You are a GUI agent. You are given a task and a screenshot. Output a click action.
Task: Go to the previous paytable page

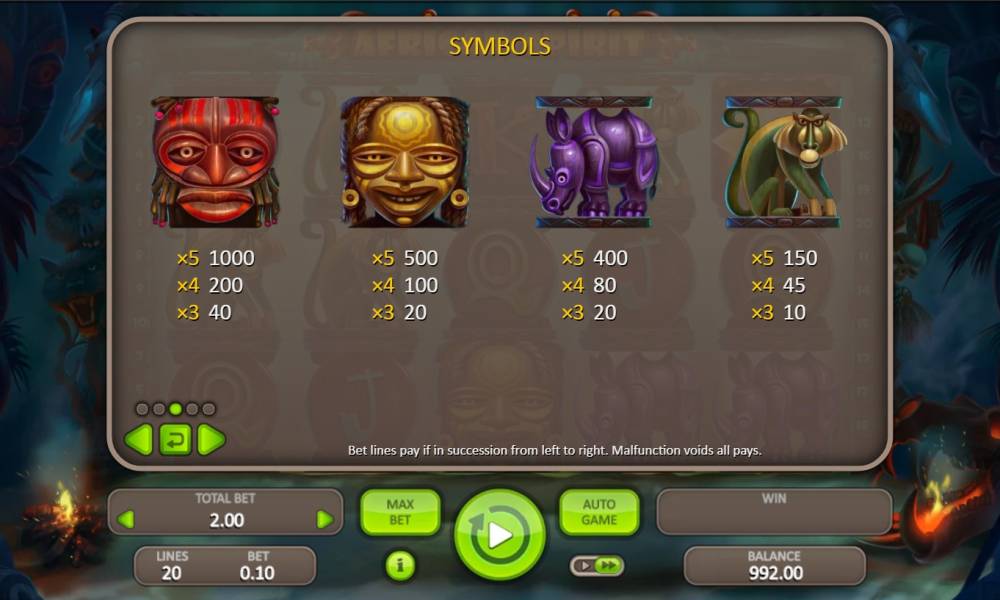coord(138,439)
